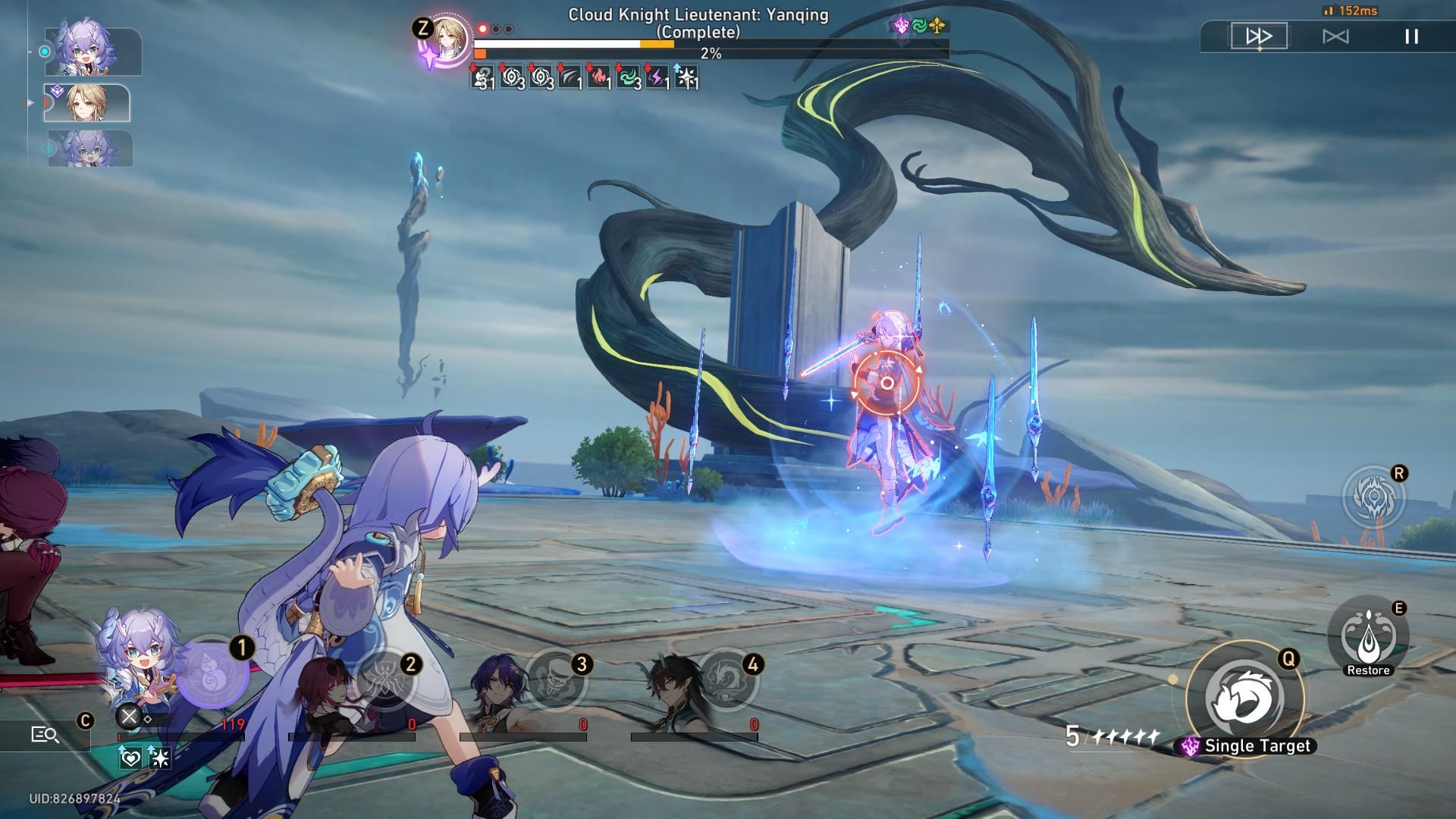1456x819 pixels.
Task: Toggle the double-speed battle button
Action: (x=1259, y=36)
